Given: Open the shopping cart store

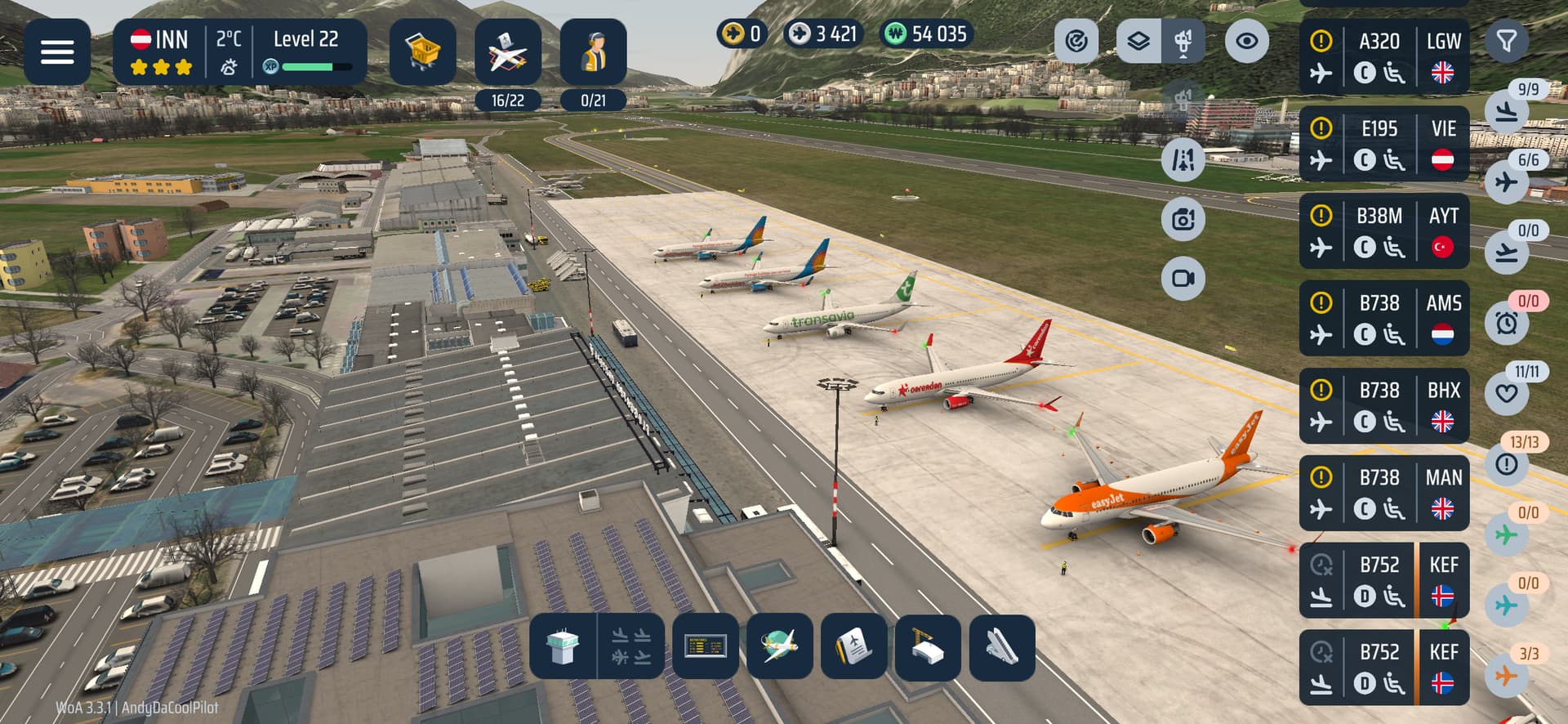Looking at the screenshot, I should click(x=422, y=52).
